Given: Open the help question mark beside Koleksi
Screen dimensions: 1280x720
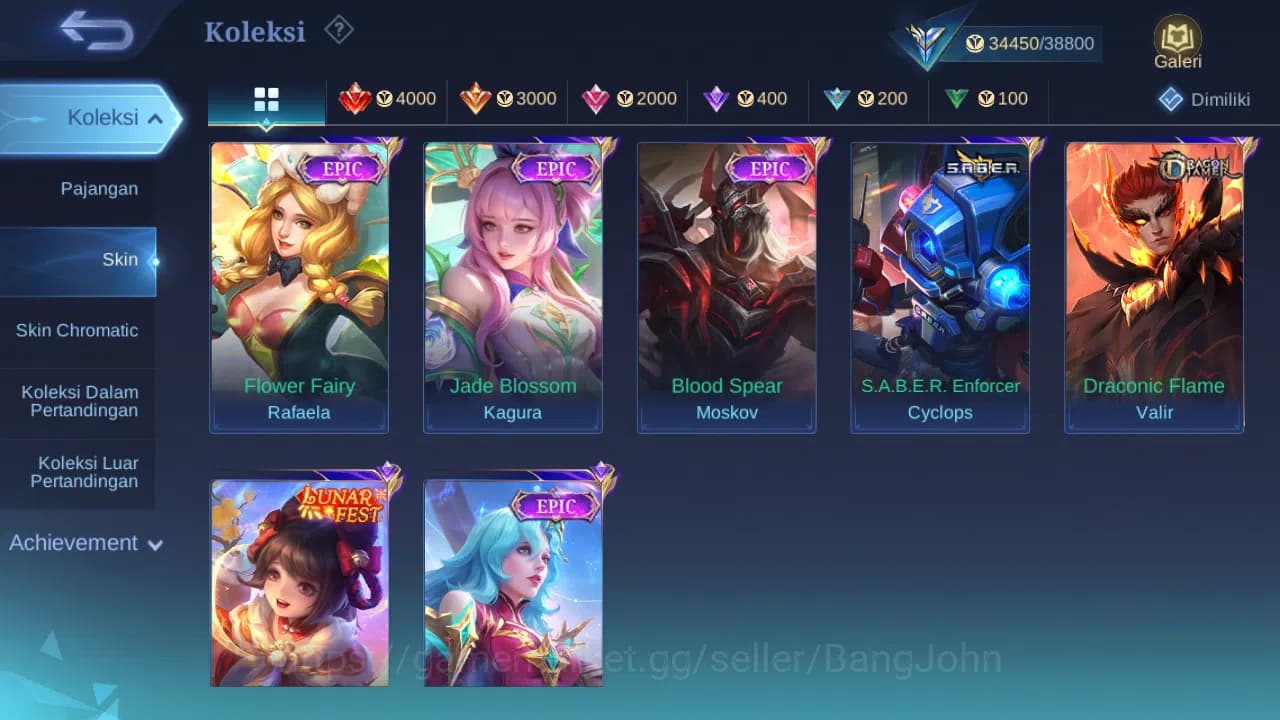Looking at the screenshot, I should [x=338, y=31].
